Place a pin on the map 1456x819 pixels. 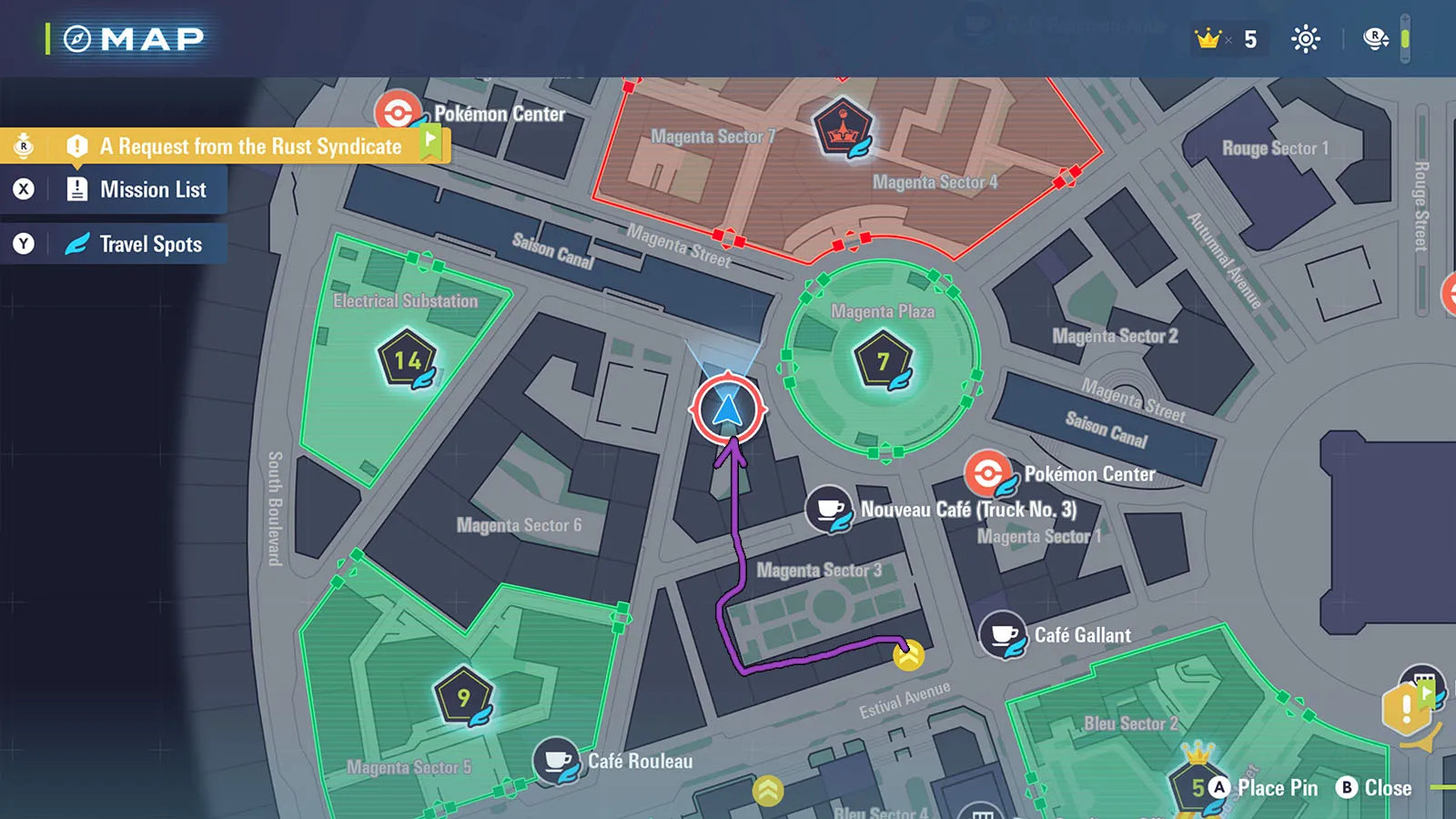click(1265, 788)
